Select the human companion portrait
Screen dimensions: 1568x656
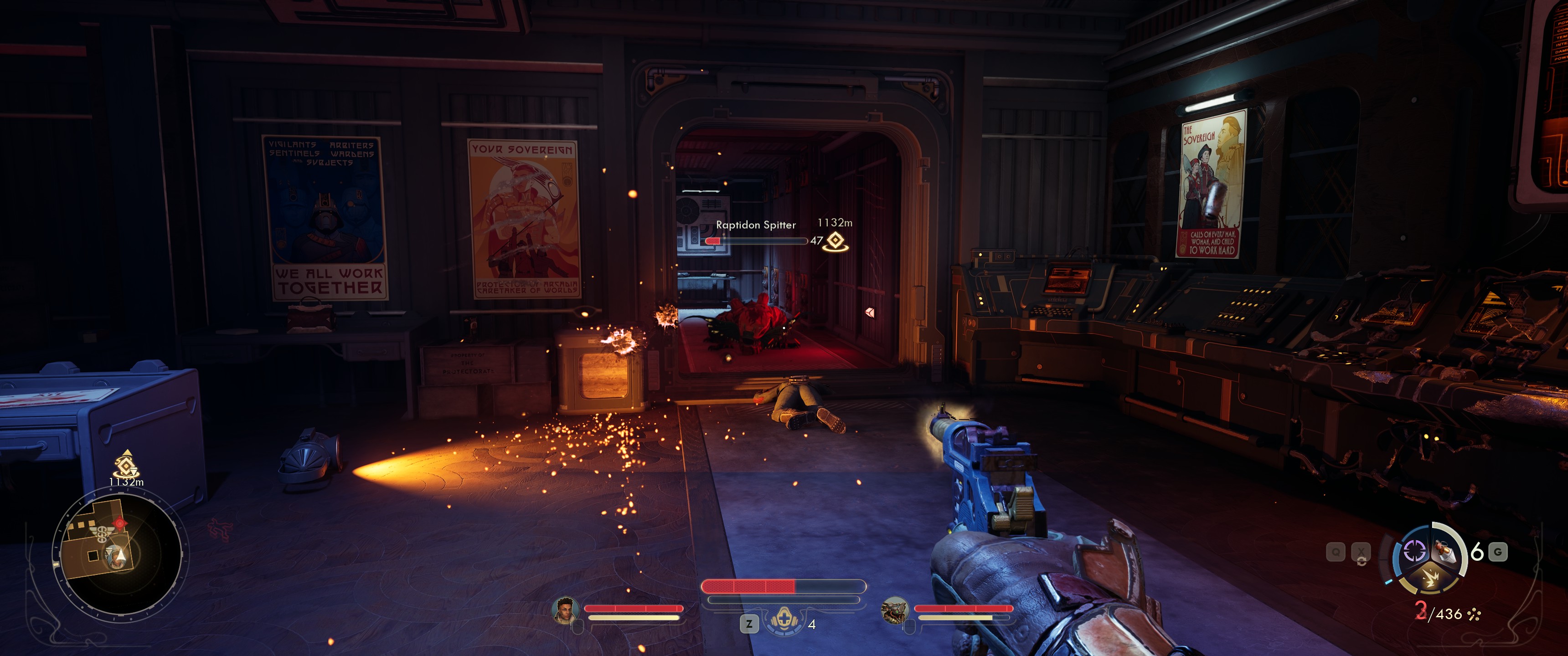[x=565, y=610]
